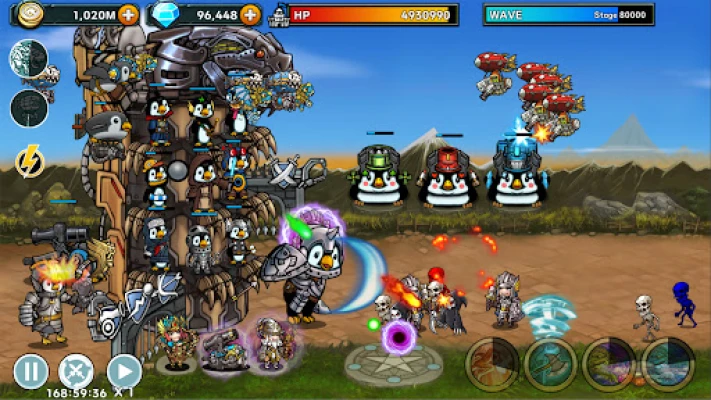Toggle the crossed swords auto-battle button
The width and height of the screenshot is (711, 400).
[77, 372]
